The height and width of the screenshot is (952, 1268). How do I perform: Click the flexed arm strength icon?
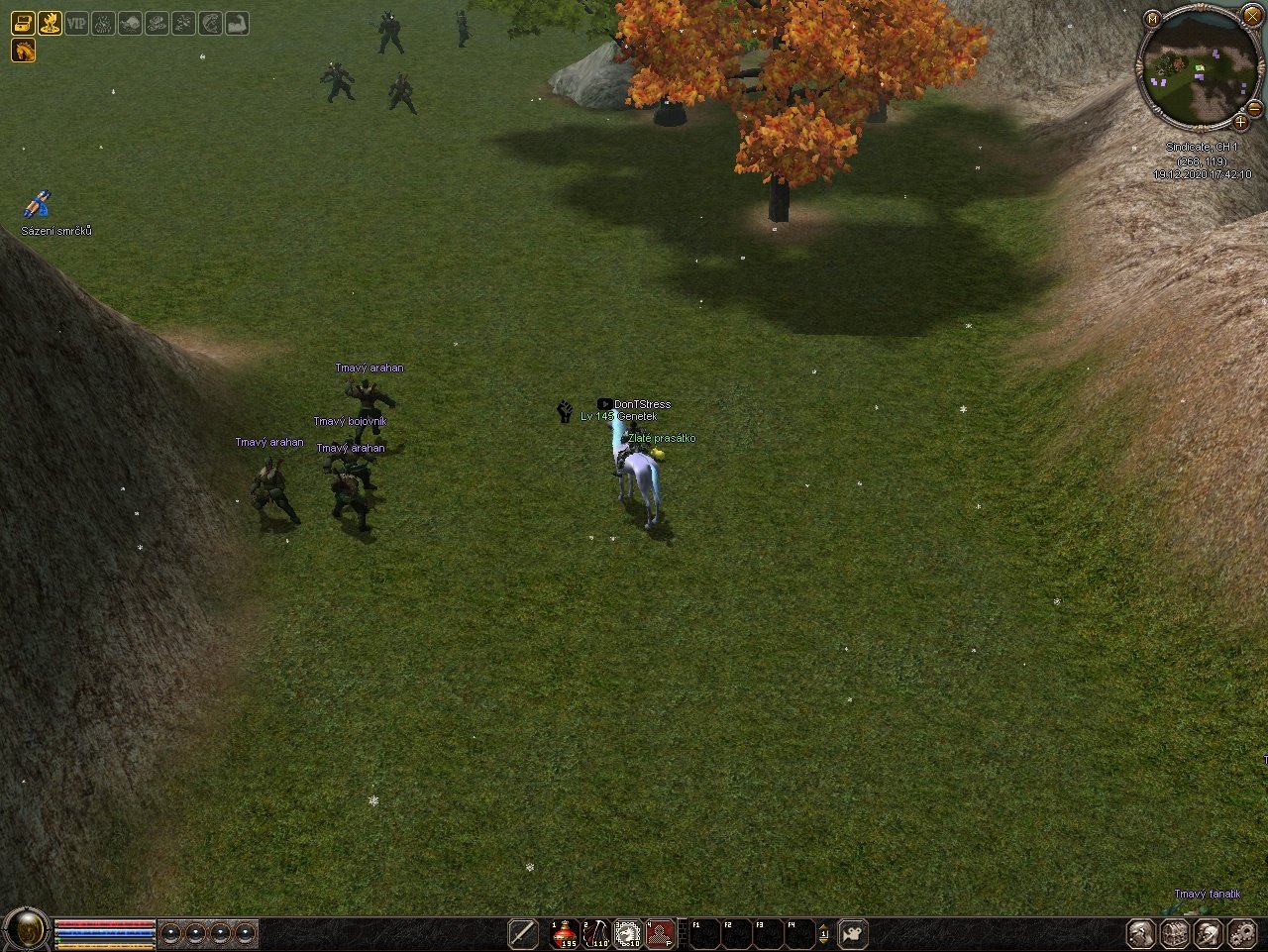click(x=237, y=23)
